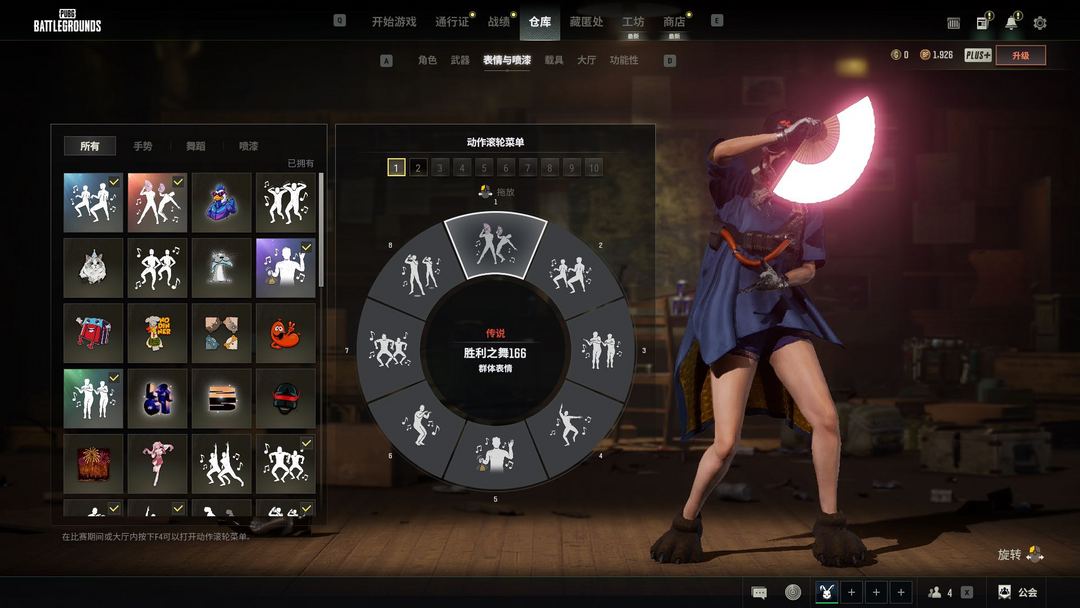Switch to the 武器 weapons sub-tab
This screenshot has height=608, width=1080.
point(460,60)
